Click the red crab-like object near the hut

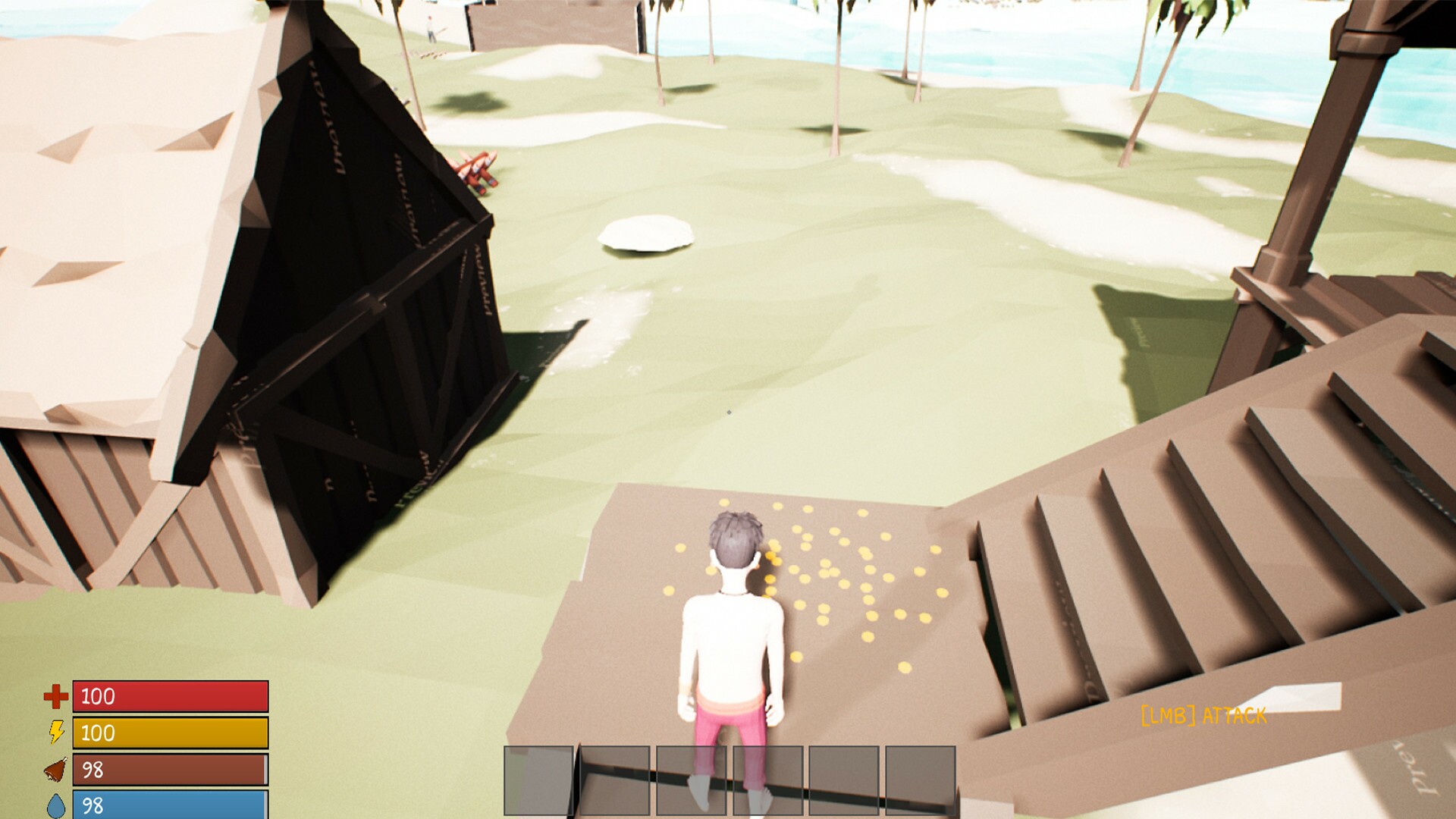tap(474, 171)
